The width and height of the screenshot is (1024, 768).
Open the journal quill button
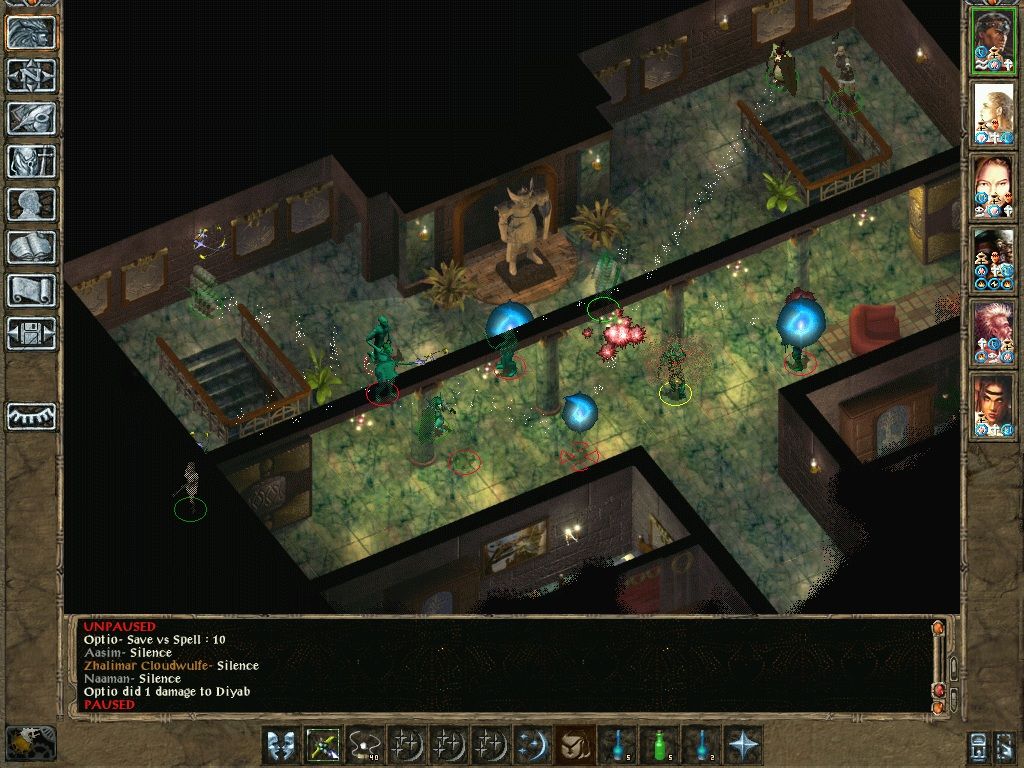click(31, 118)
